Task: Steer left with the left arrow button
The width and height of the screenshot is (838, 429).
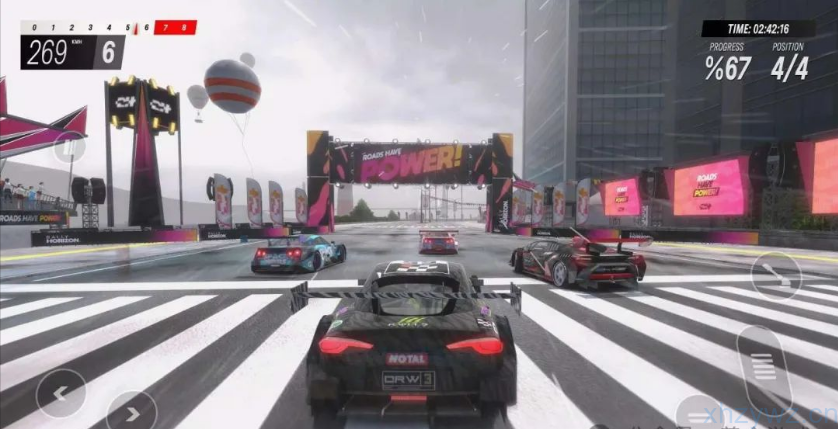Action: click(x=60, y=393)
